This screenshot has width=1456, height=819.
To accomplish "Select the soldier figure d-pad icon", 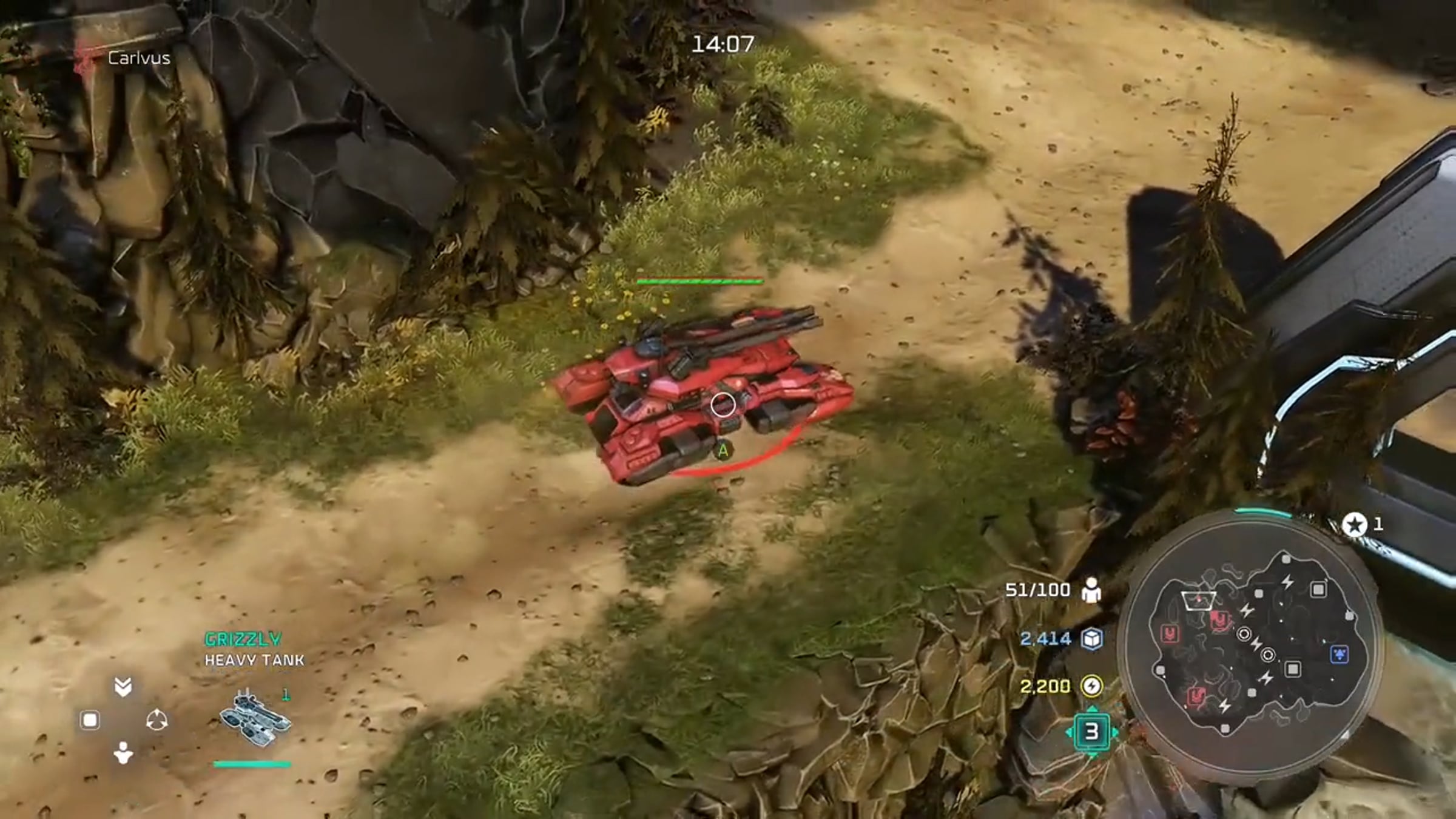I will click(x=123, y=753).
